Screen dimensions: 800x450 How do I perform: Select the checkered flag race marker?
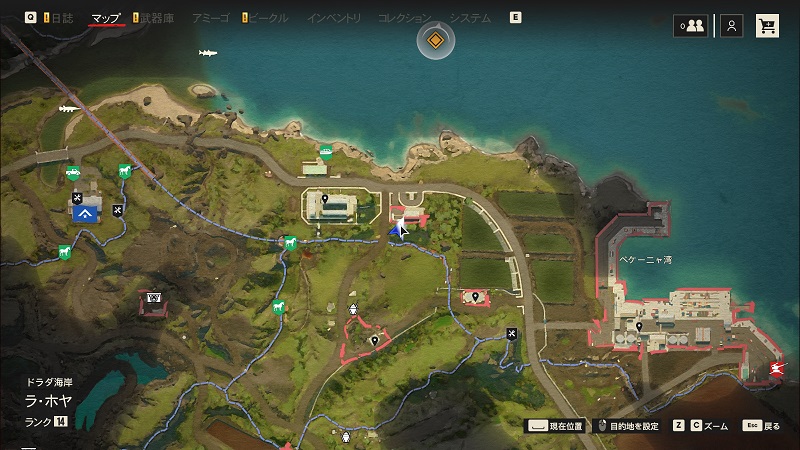154,298
